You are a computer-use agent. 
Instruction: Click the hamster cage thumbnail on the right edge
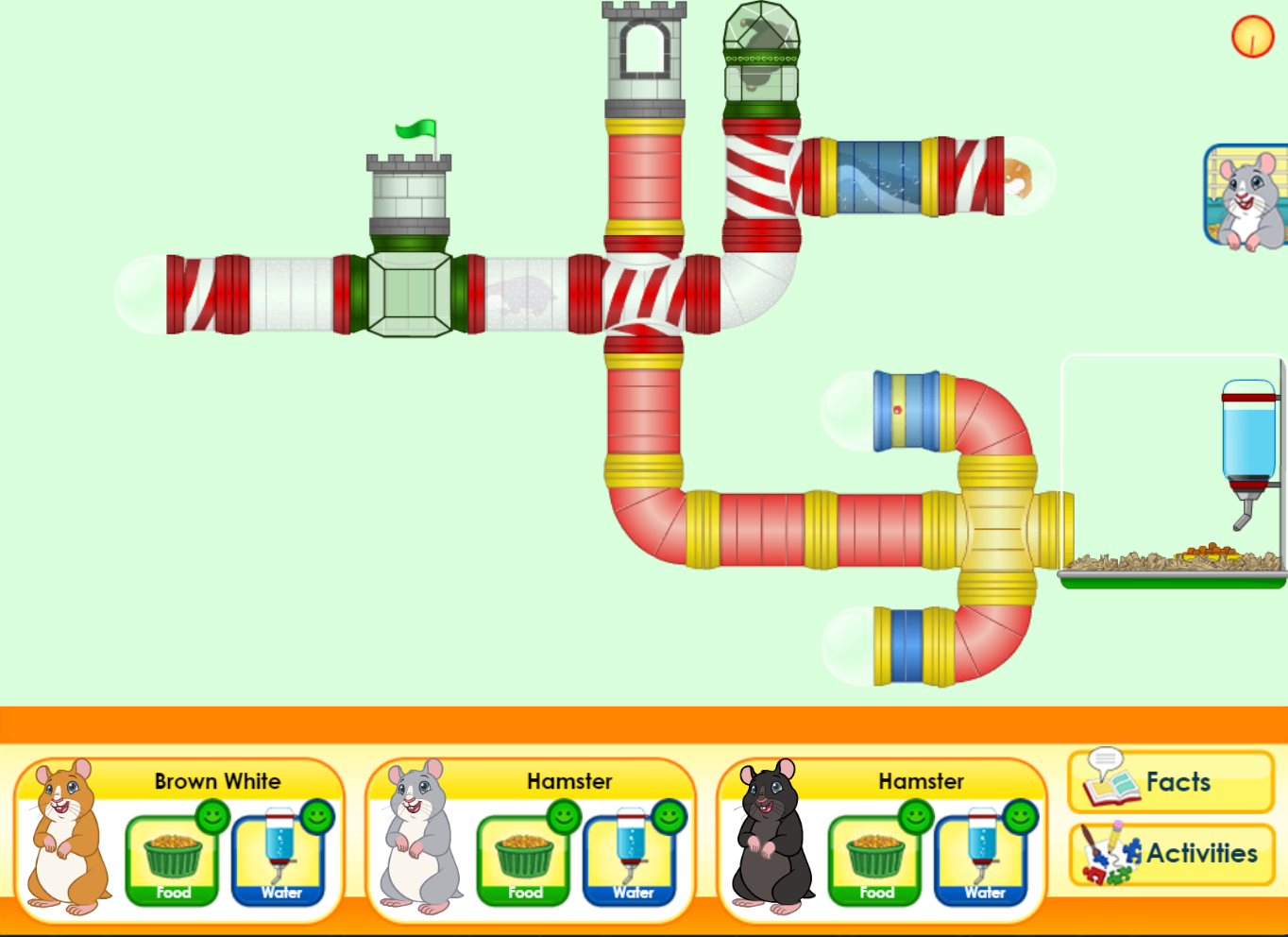[x=1245, y=196]
